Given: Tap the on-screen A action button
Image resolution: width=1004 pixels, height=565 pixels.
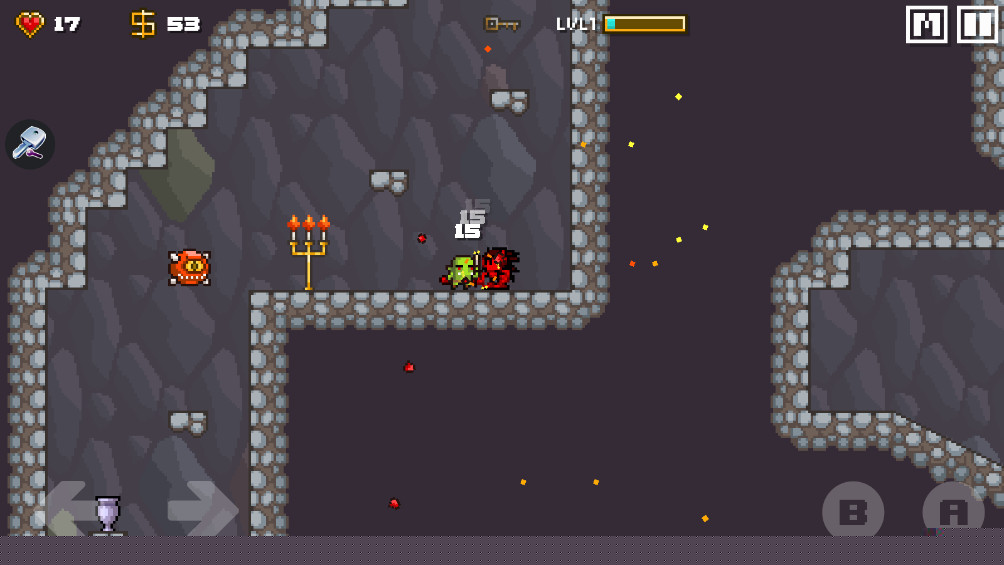Looking at the screenshot, I should click(x=952, y=512).
